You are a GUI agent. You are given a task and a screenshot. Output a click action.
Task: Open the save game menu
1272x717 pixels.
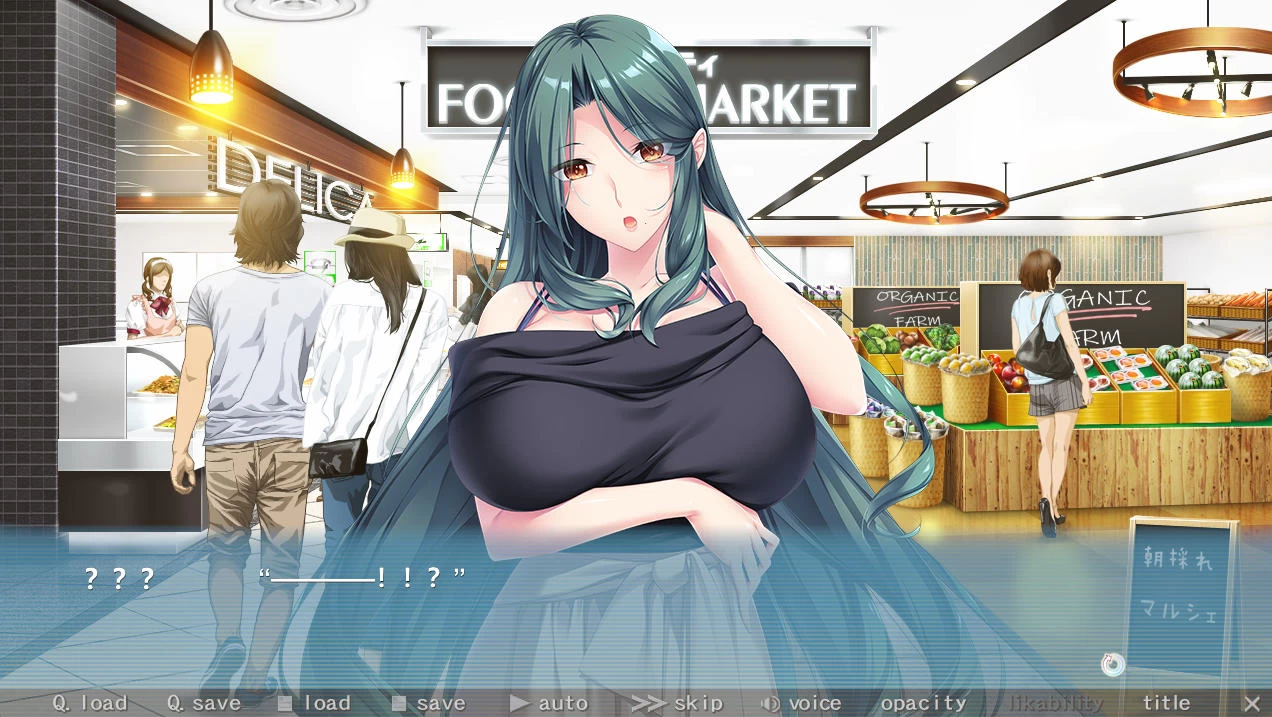(x=429, y=703)
